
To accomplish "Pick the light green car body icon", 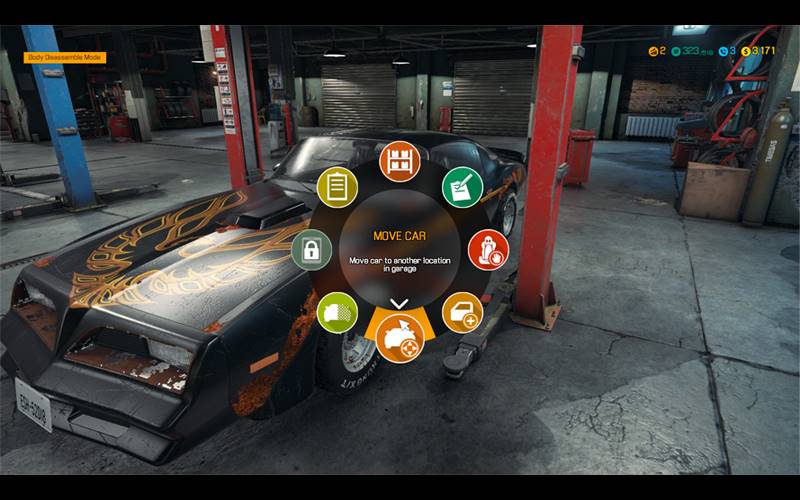I will click(337, 313).
